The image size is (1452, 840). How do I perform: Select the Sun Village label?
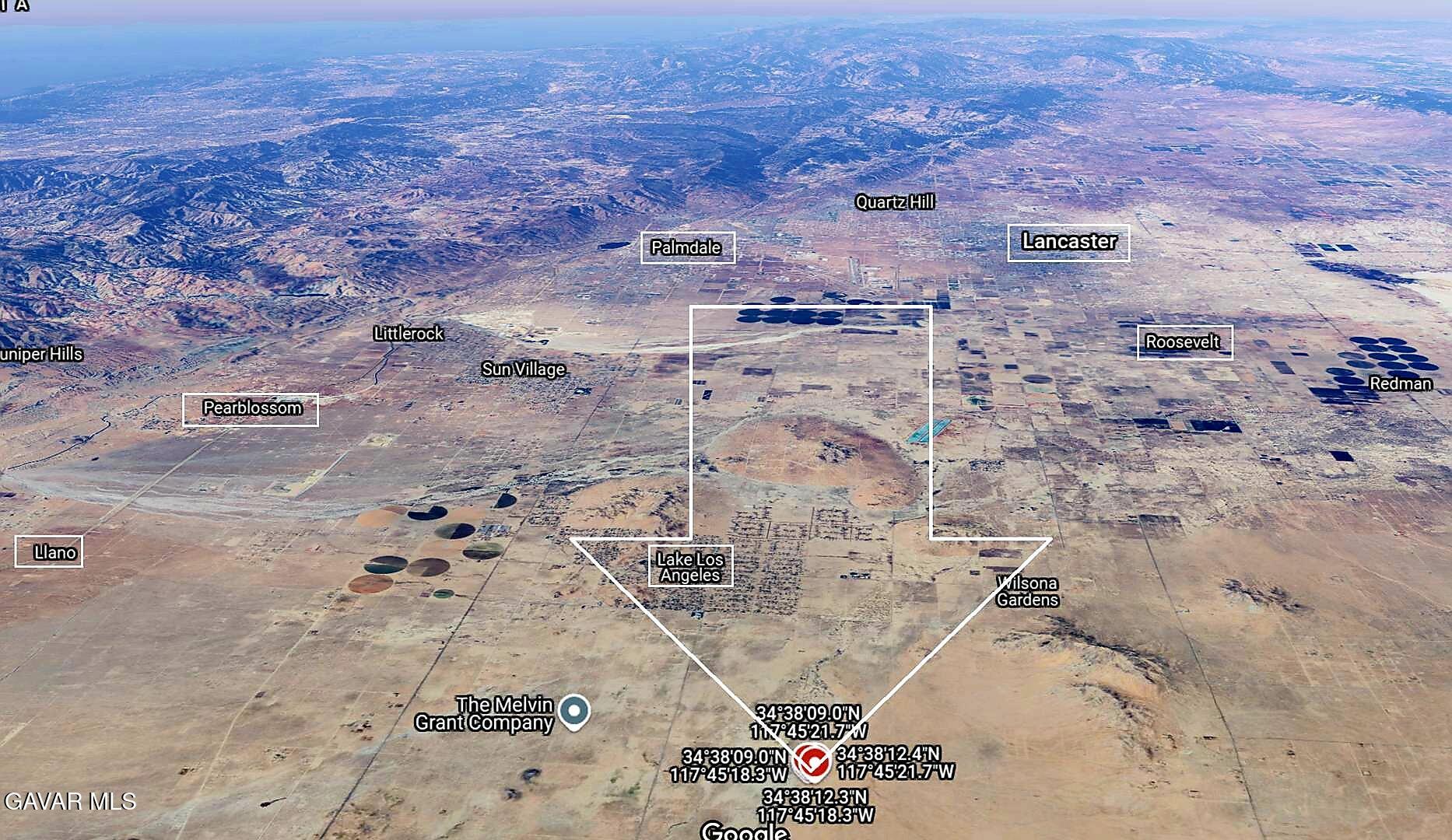pyautogui.click(x=523, y=369)
